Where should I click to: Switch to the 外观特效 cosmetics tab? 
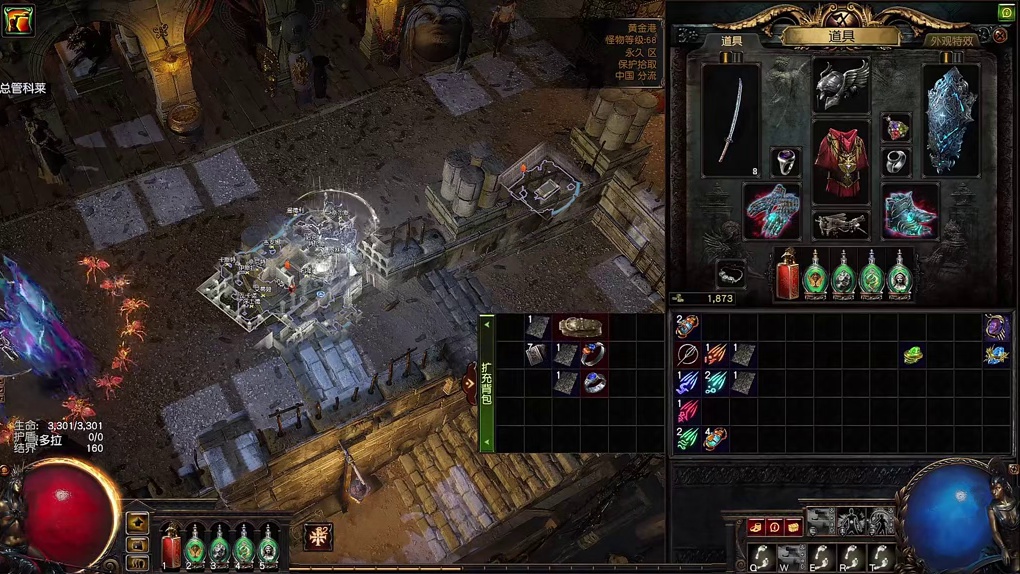[x=950, y=41]
